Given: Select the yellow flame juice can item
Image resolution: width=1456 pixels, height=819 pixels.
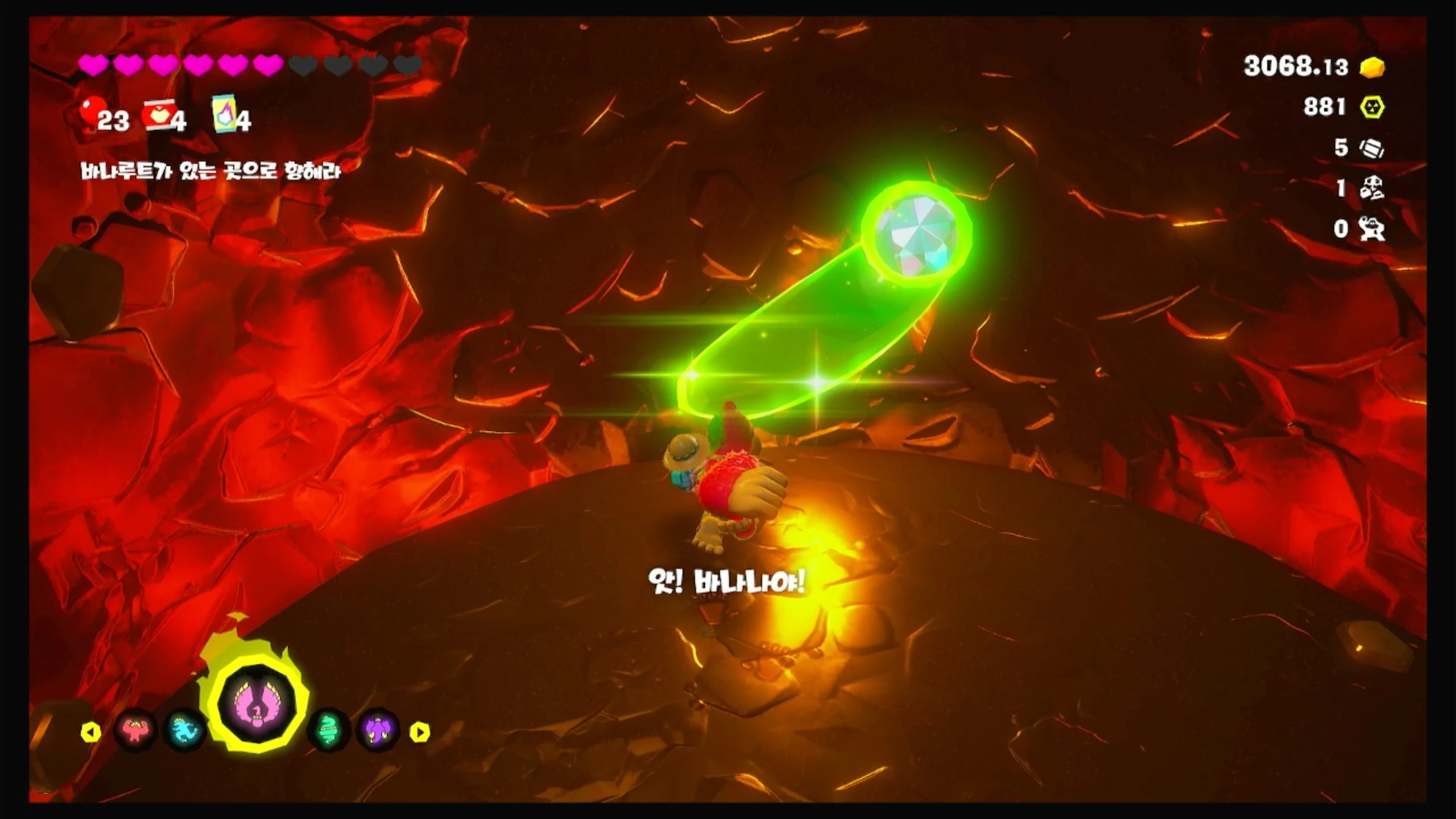Looking at the screenshot, I should 224,114.
